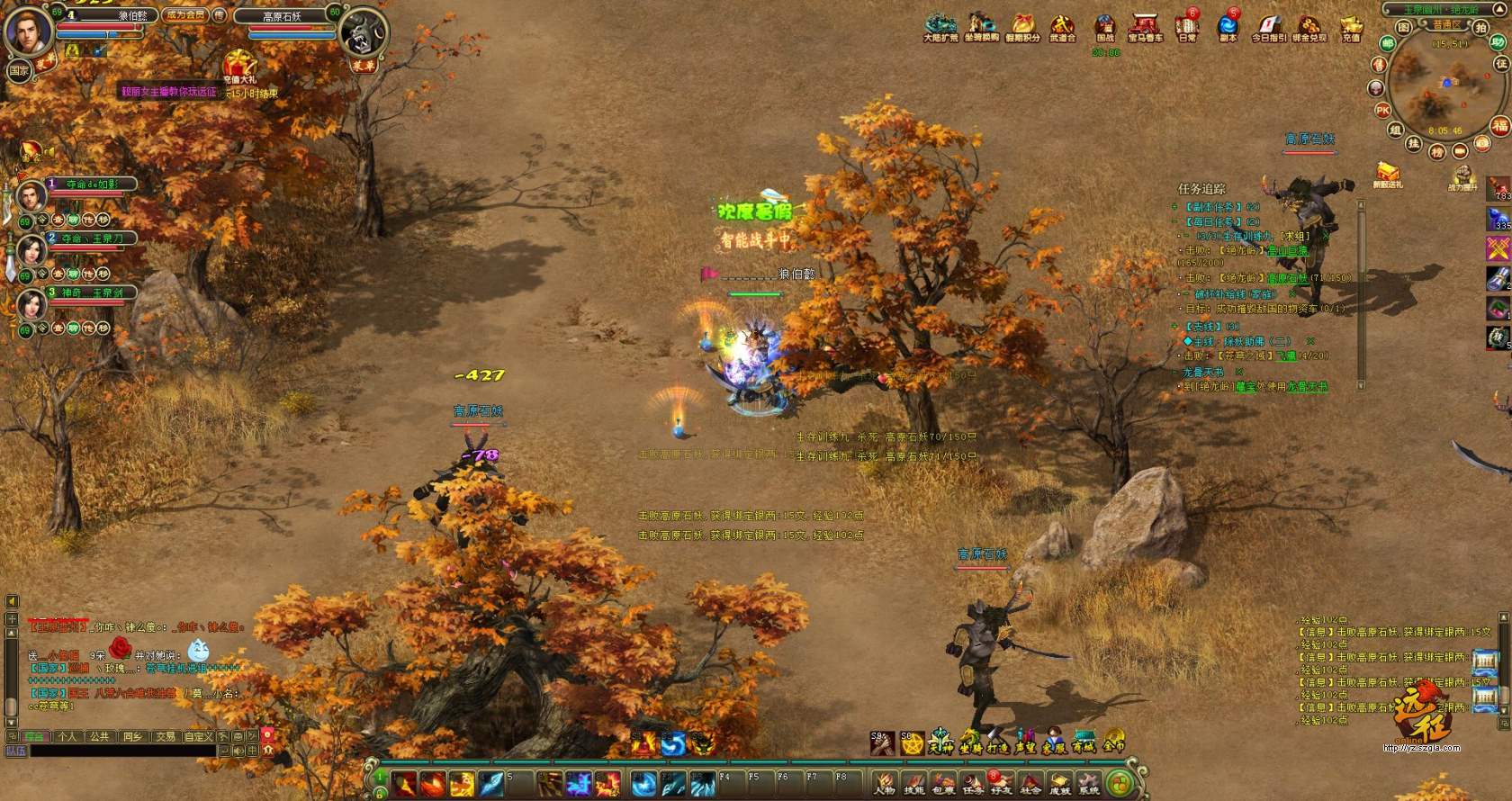Open the 福 welfare button
The width and height of the screenshot is (1512, 801).
[1499, 126]
